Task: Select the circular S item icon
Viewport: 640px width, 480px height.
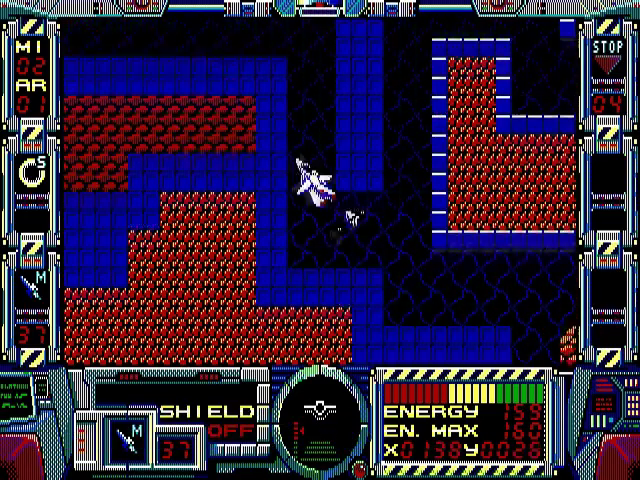Action: point(30,172)
